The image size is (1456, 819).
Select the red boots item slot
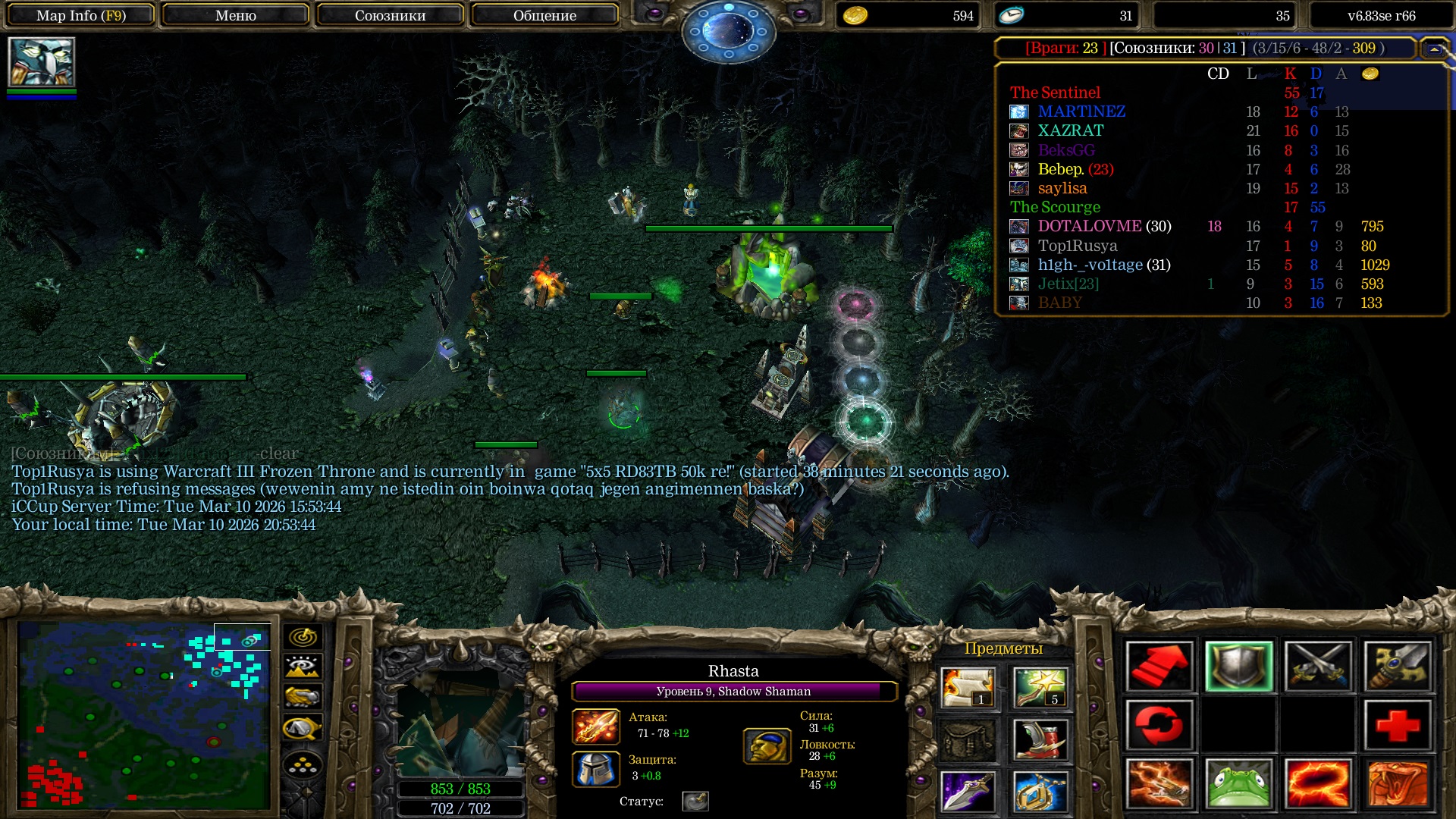pos(1040,739)
